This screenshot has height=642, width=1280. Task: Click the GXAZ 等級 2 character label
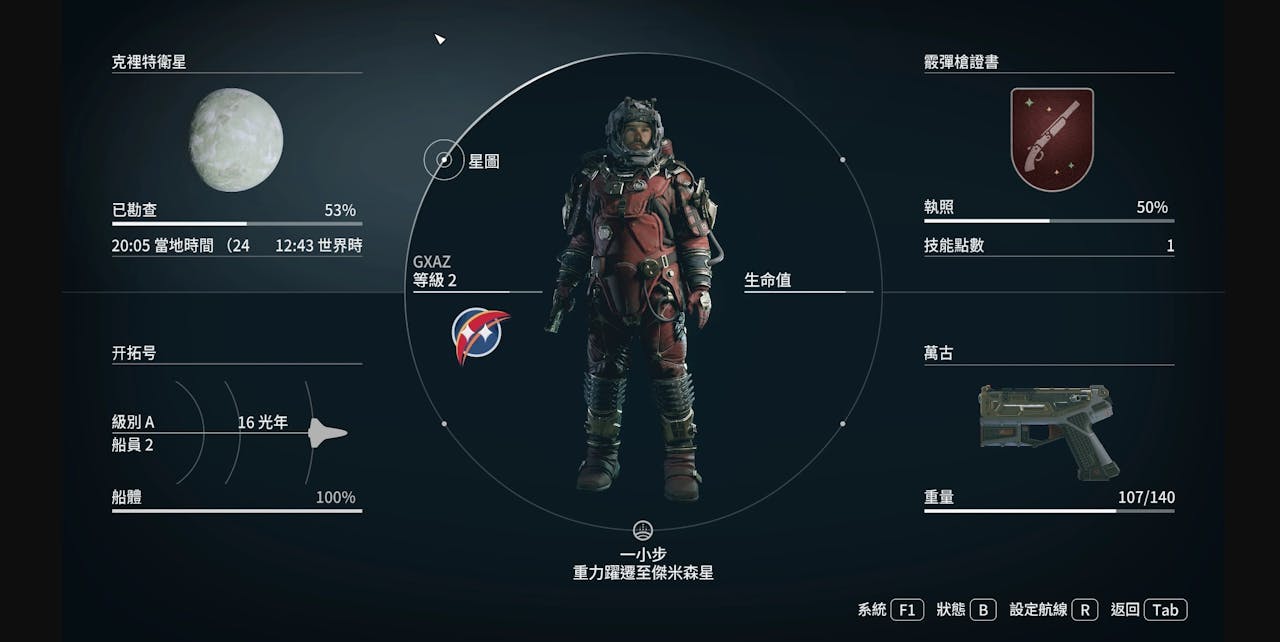[x=435, y=272]
